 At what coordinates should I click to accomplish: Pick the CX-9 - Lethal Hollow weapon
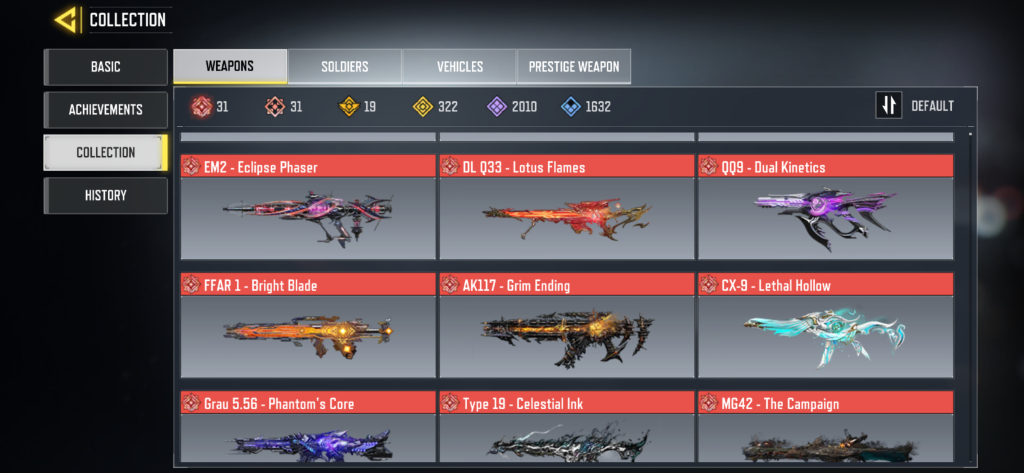click(x=825, y=326)
